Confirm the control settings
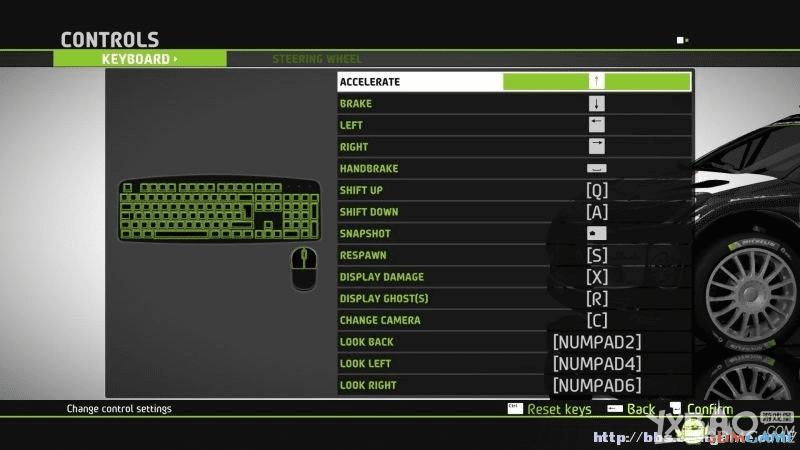The height and width of the screenshot is (450, 800). tap(708, 409)
